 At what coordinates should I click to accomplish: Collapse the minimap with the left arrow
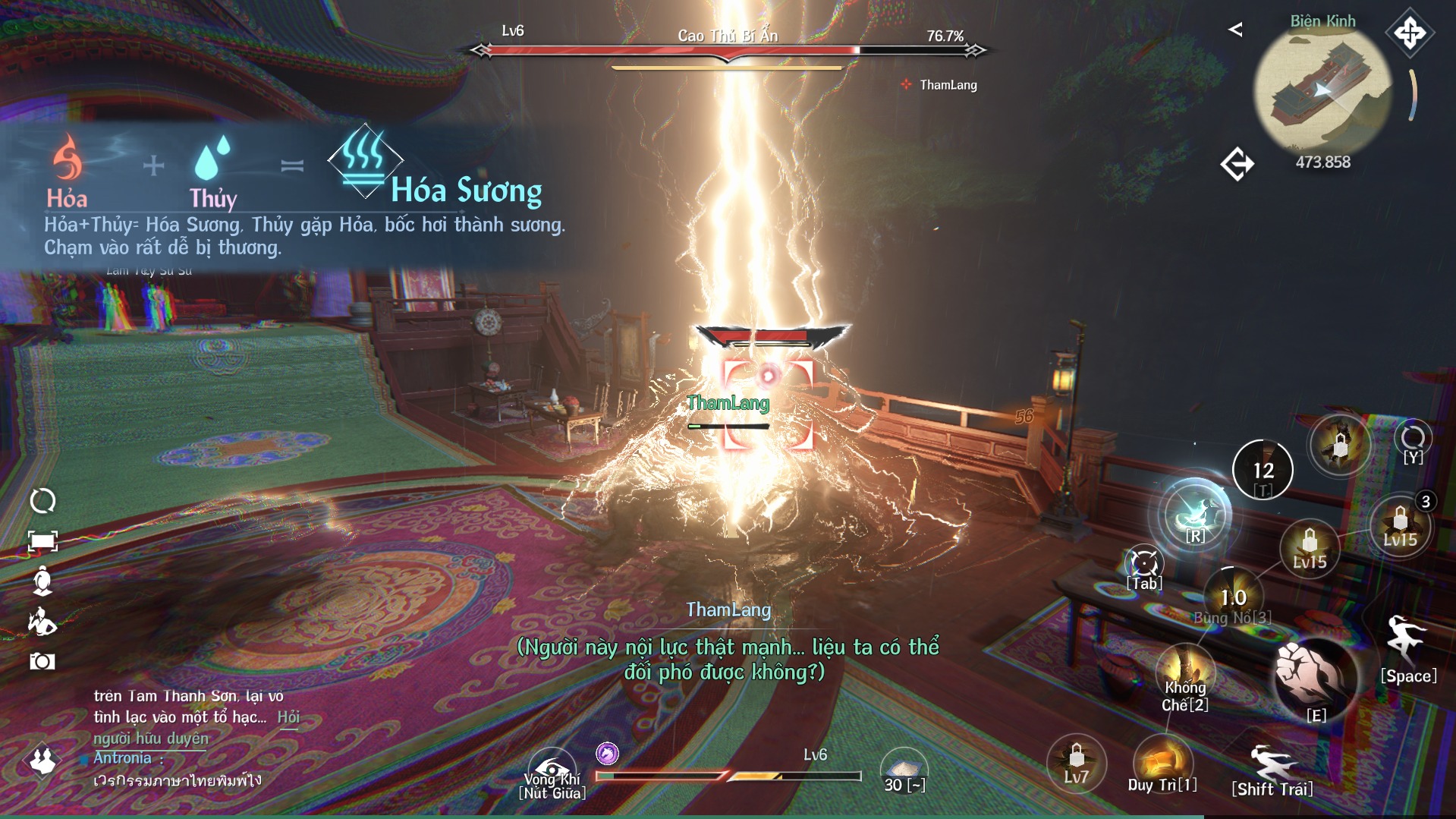coord(1235,30)
